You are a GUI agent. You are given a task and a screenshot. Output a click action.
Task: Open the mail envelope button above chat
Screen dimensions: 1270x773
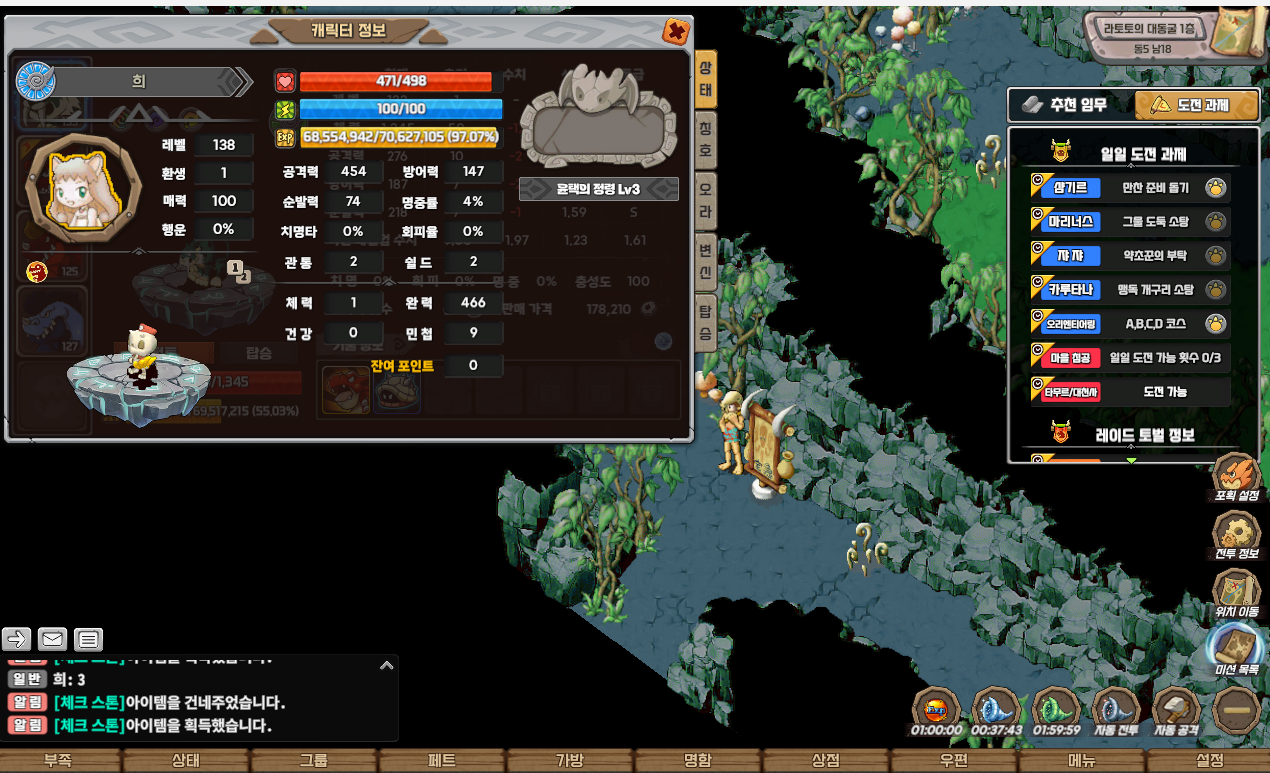[52, 639]
